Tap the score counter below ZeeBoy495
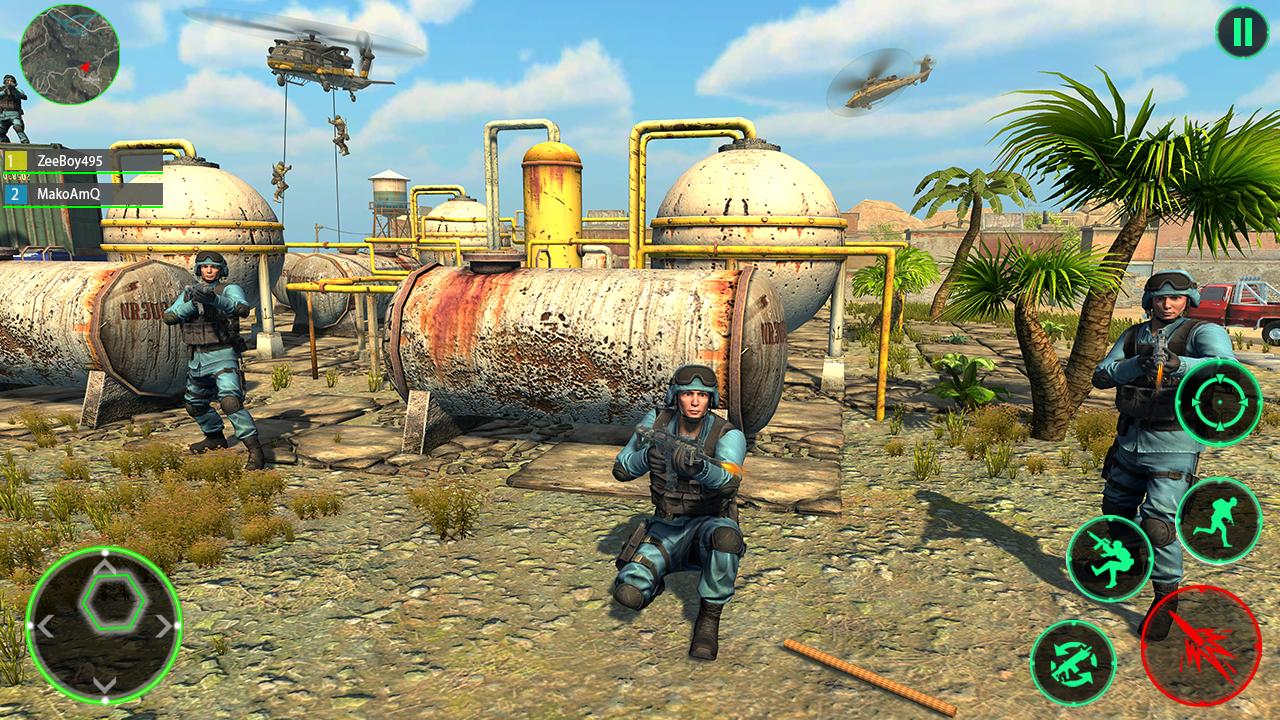1280x720 pixels. point(18,176)
